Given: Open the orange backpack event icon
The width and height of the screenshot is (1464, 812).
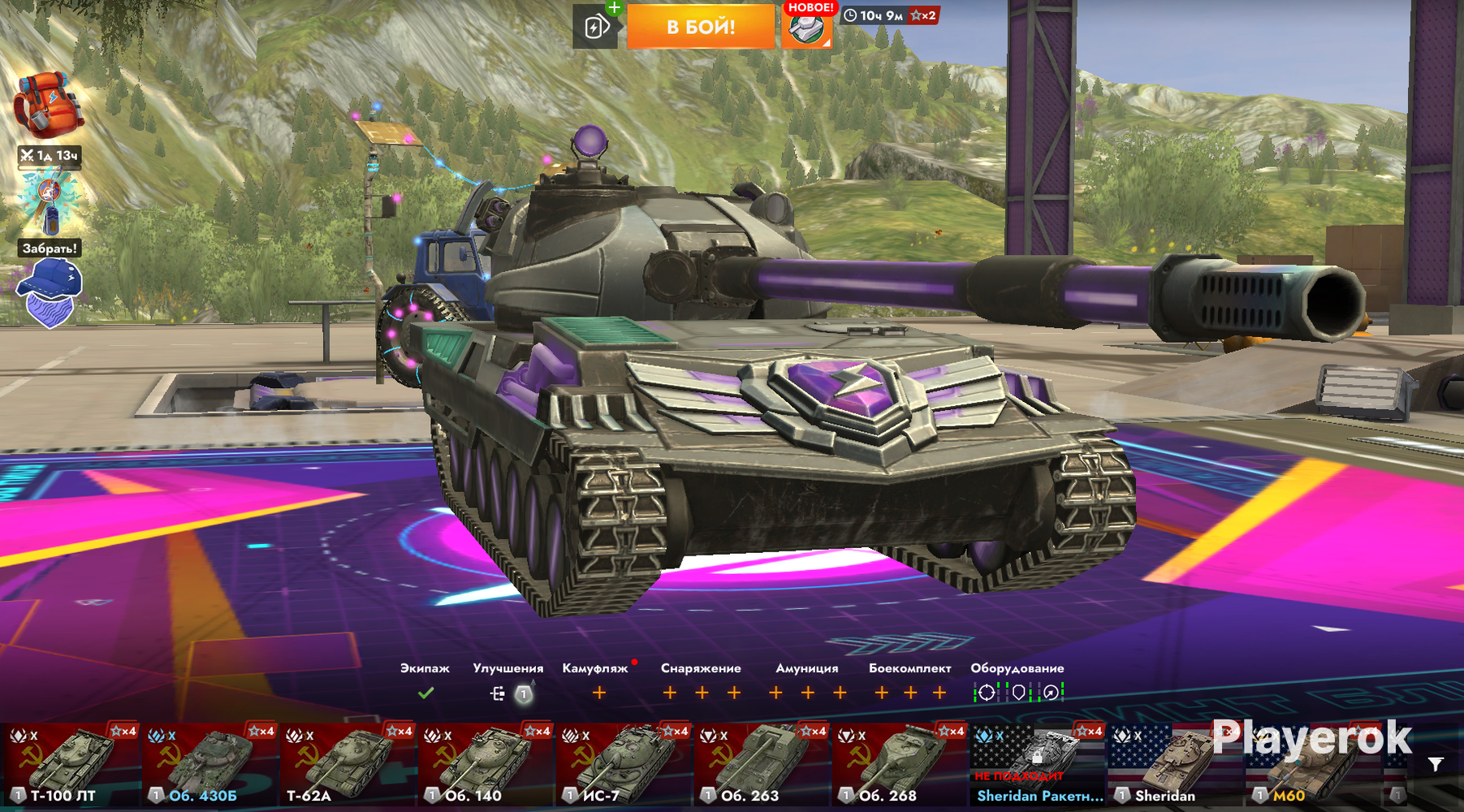Looking at the screenshot, I should tap(48, 106).
